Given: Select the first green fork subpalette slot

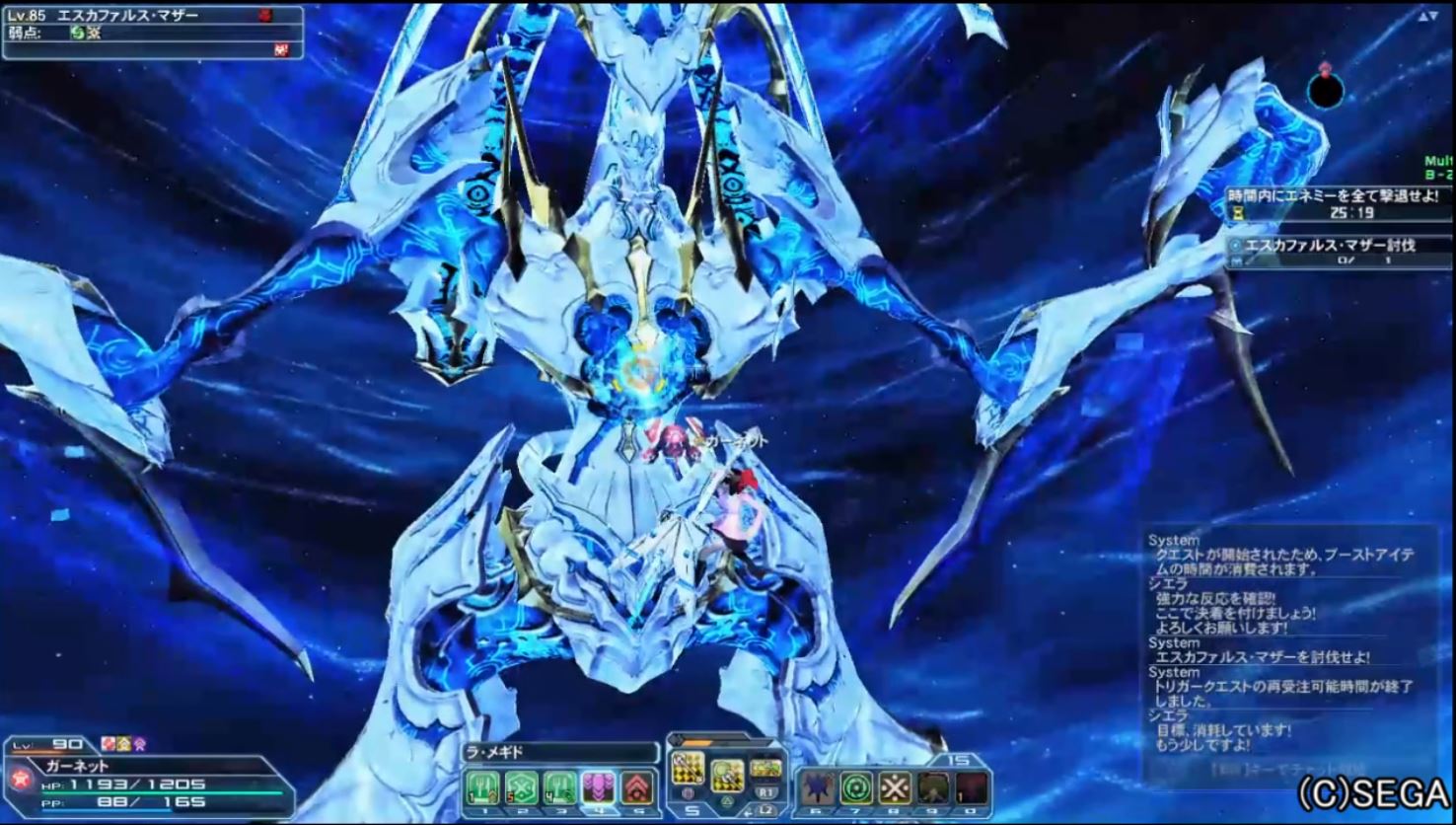Looking at the screenshot, I should (x=483, y=787).
